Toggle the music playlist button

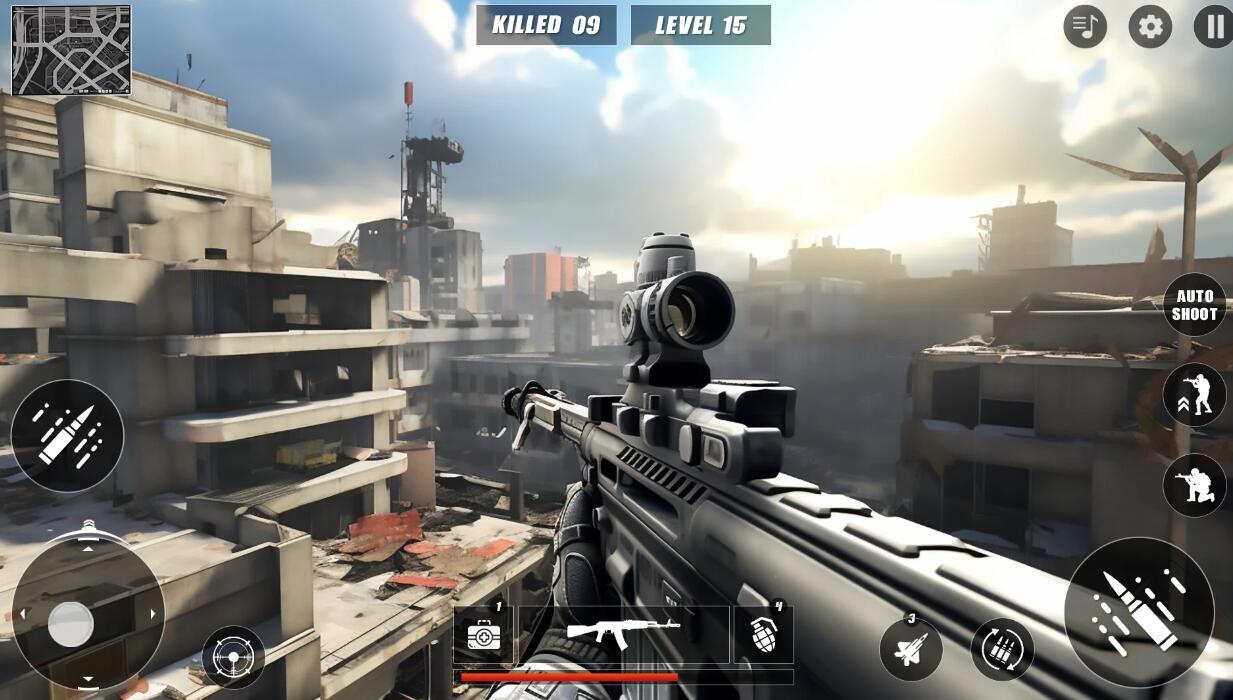click(x=1085, y=27)
